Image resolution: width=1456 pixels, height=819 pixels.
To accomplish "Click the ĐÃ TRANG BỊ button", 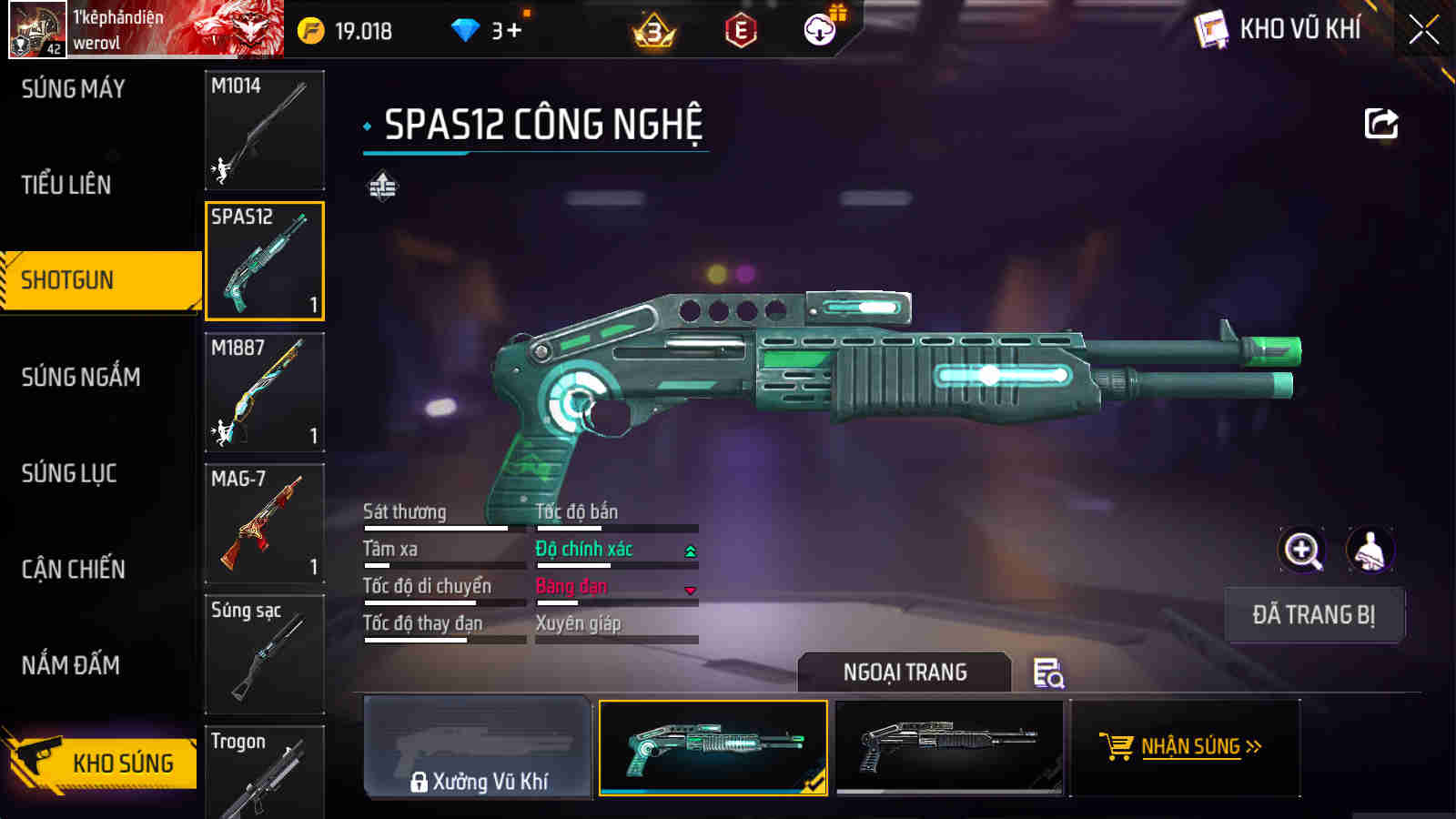I will click(1313, 615).
